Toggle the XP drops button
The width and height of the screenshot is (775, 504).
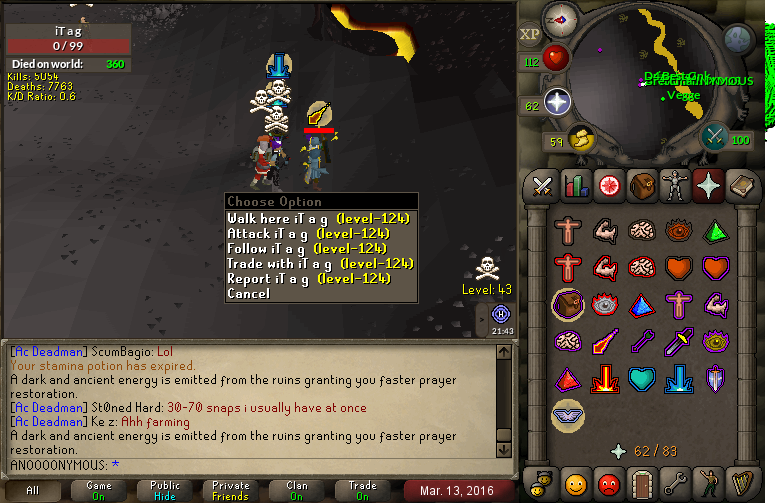pyautogui.click(x=530, y=34)
